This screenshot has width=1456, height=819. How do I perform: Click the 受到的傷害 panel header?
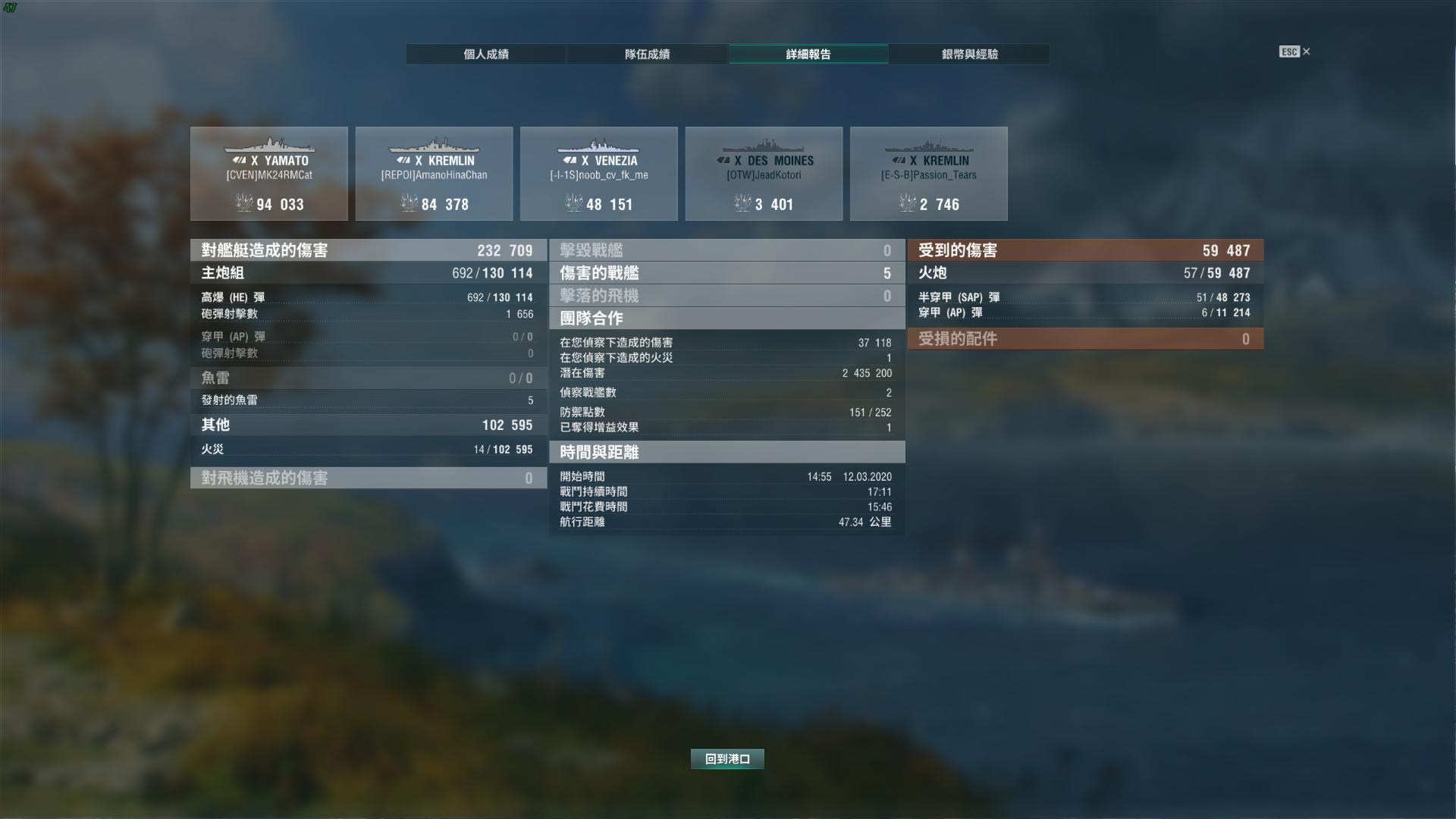click(x=1085, y=250)
